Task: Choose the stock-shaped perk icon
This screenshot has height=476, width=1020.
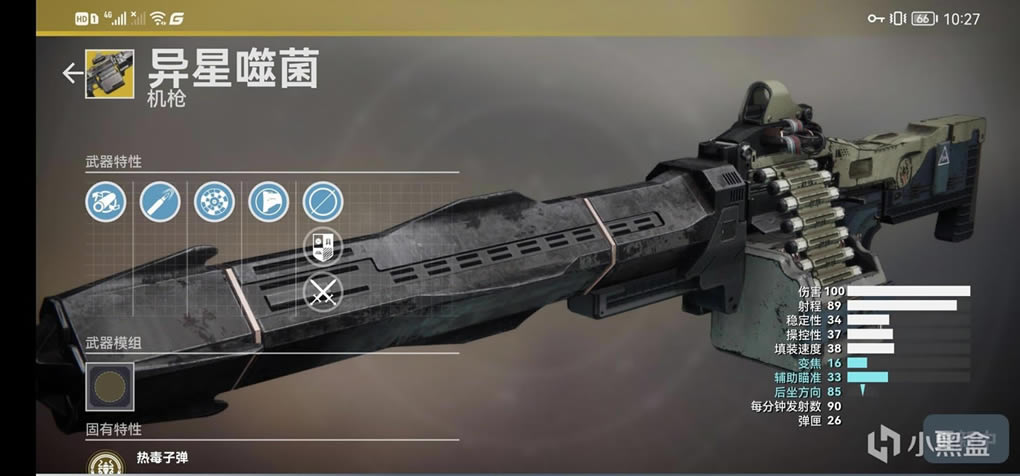Action: (x=268, y=203)
